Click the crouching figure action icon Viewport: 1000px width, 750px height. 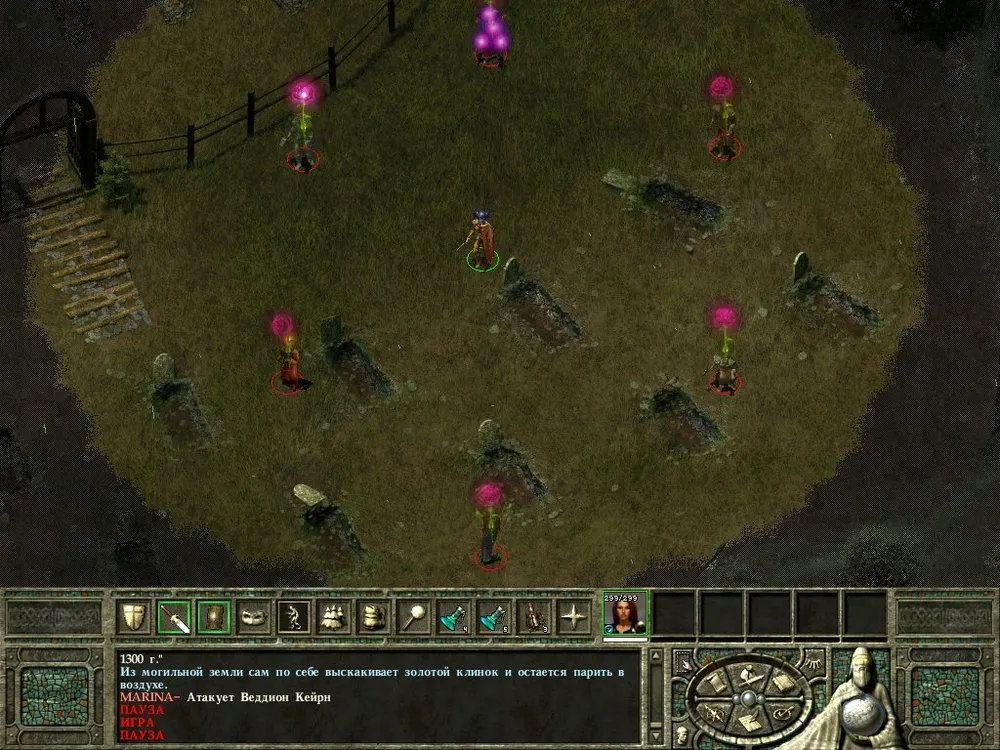294,617
